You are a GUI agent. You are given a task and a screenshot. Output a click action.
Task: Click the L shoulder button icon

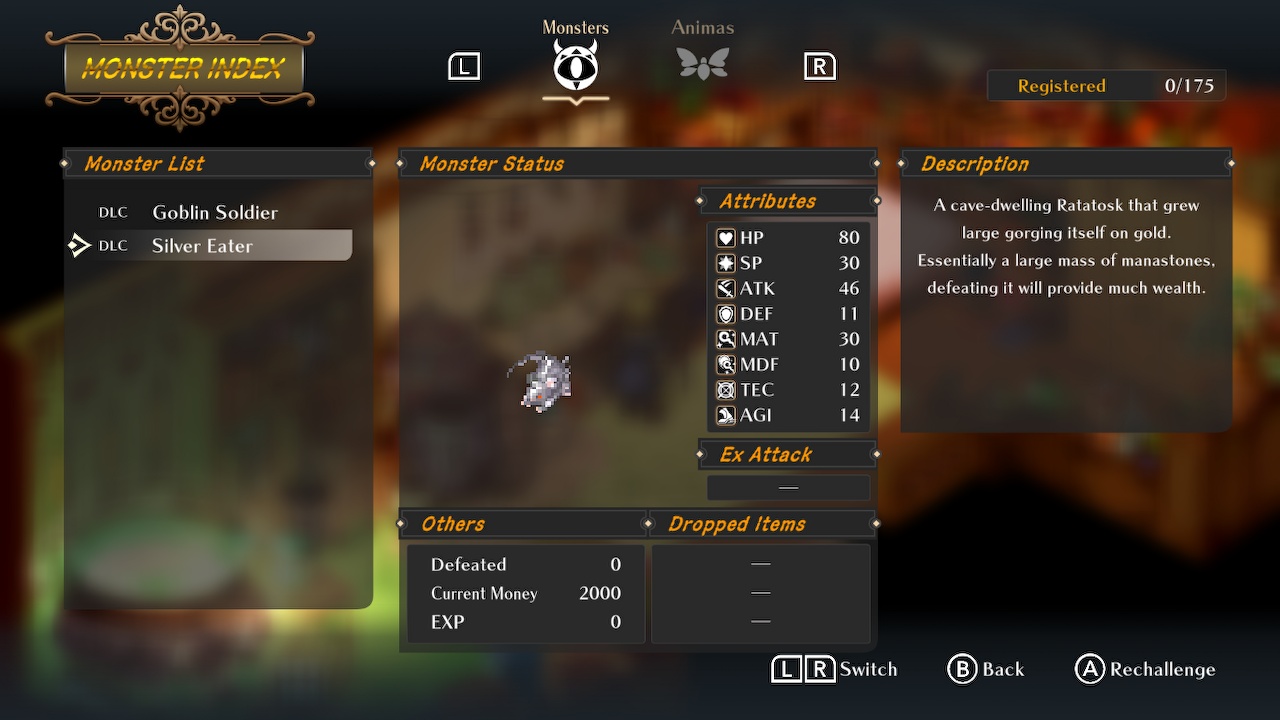[463, 65]
